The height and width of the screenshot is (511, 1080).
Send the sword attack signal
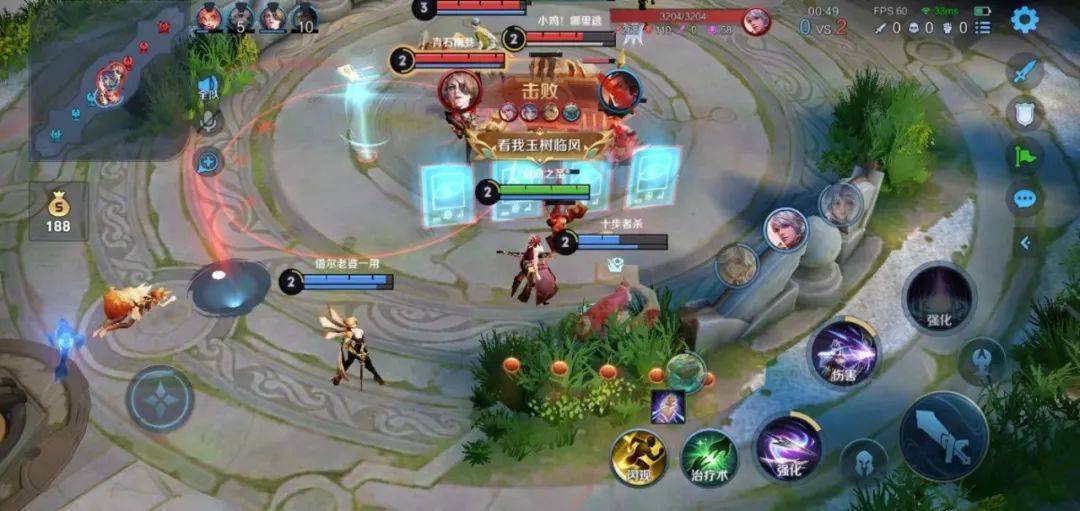click(x=1024, y=72)
